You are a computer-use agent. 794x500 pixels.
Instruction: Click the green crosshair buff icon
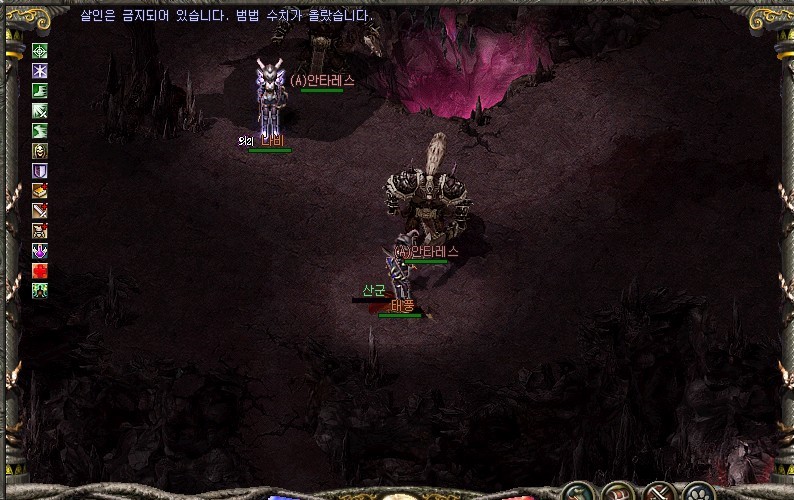40,51
